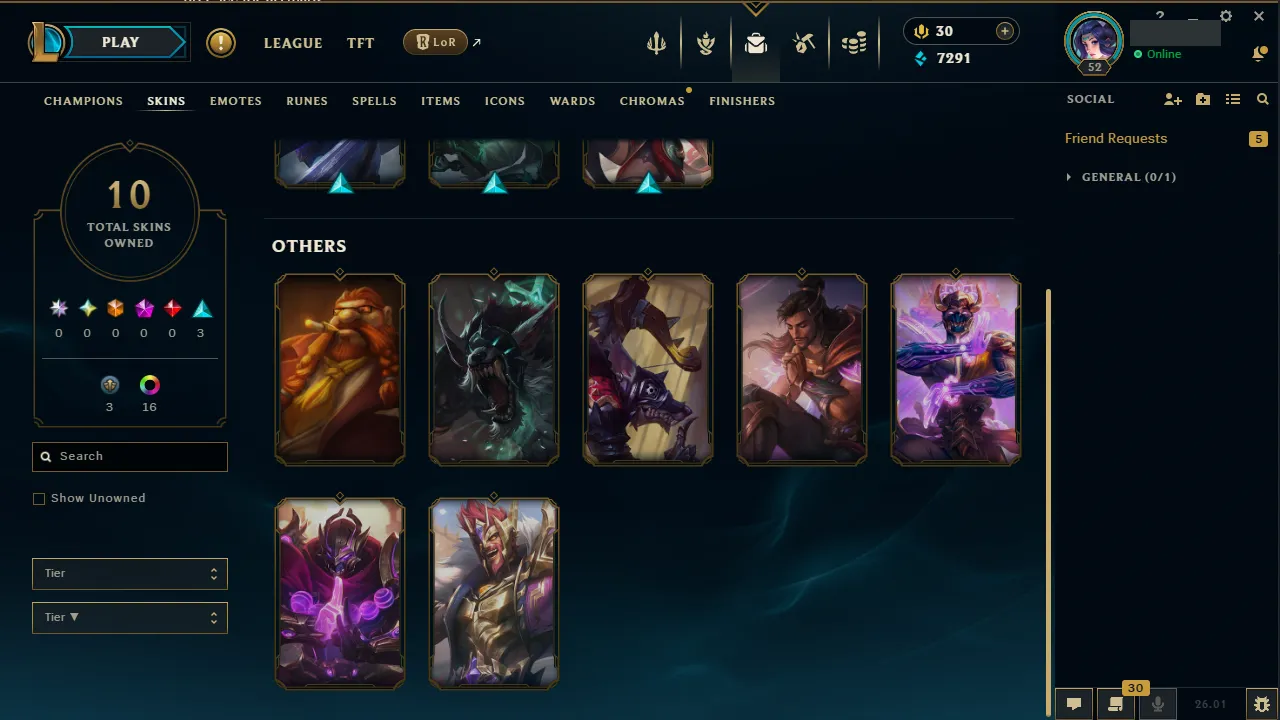Open the Store coins icon
This screenshot has height=720, width=1280.
pyautogui.click(x=854, y=42)
